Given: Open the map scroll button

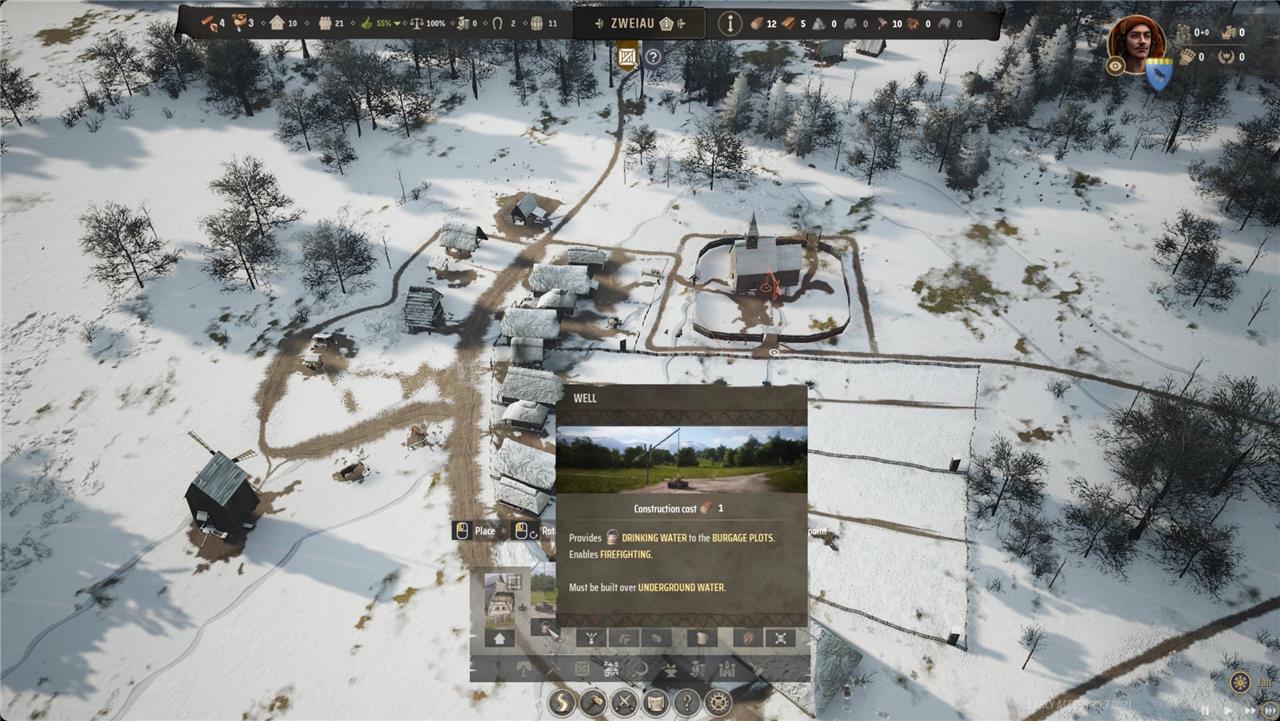Looking at the screenshot, I should point(655,702).
